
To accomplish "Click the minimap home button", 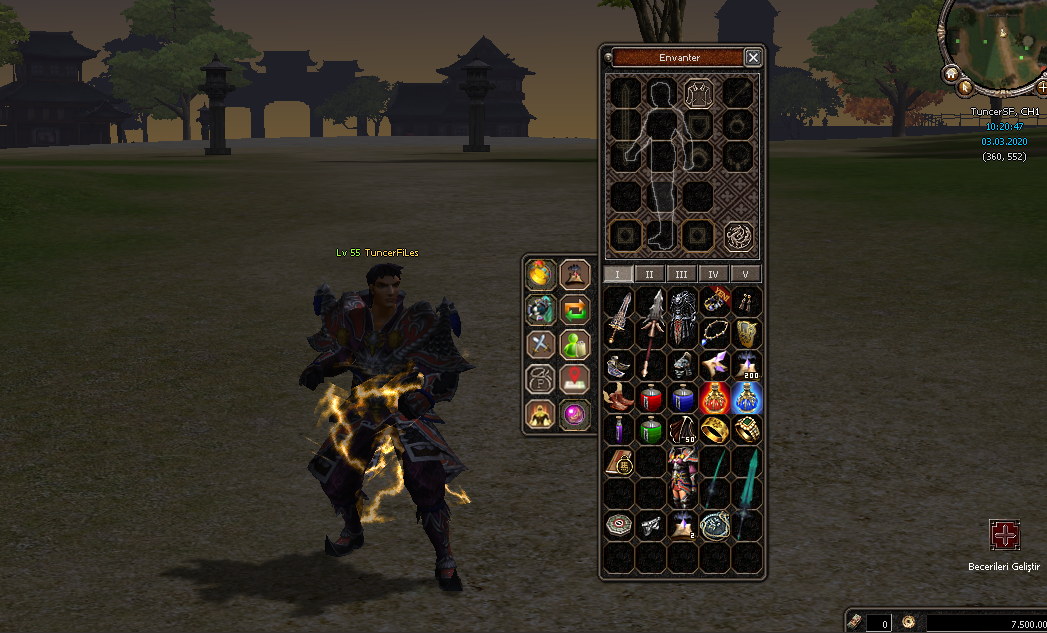I will 951,73.
